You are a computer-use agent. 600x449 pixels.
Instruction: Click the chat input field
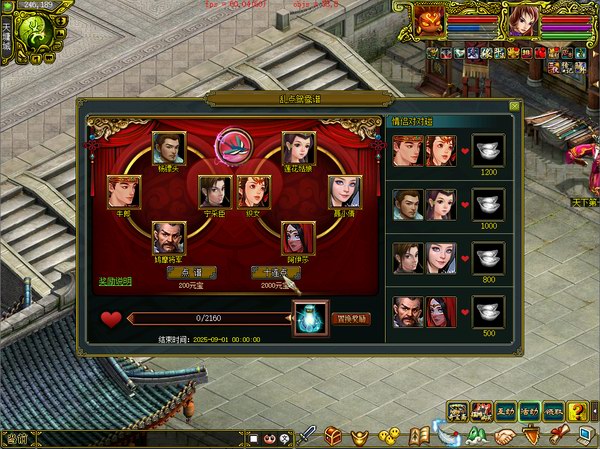(x=130, y=438)
